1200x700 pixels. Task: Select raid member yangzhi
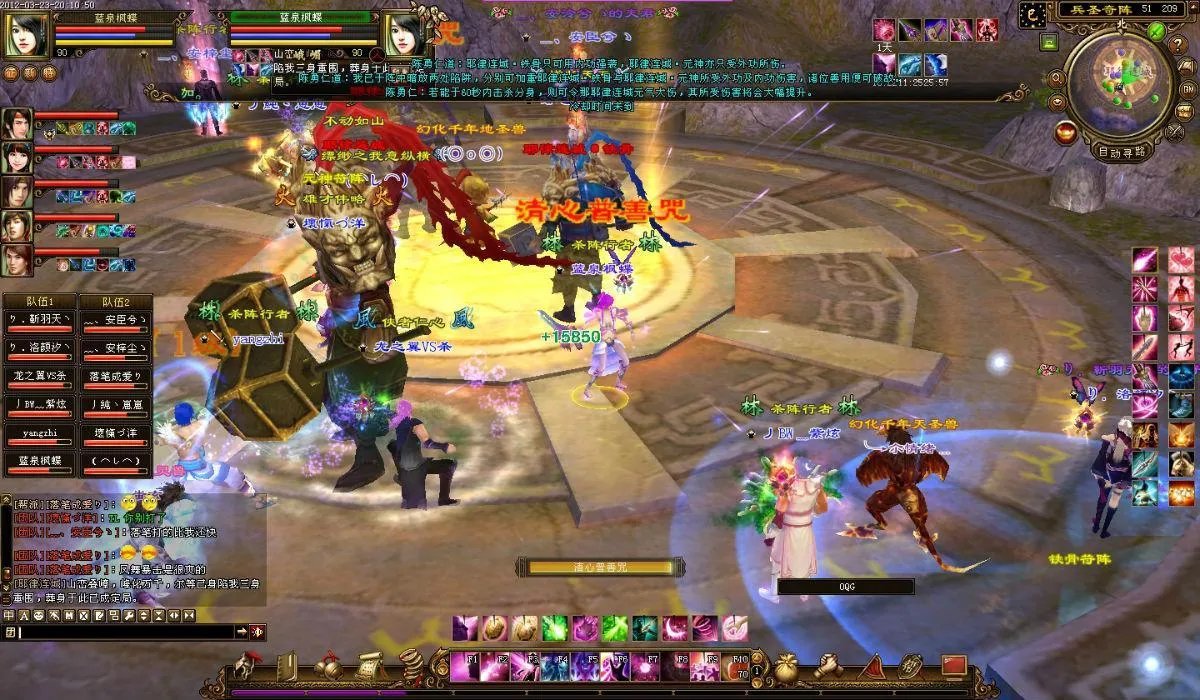[39, 435]
